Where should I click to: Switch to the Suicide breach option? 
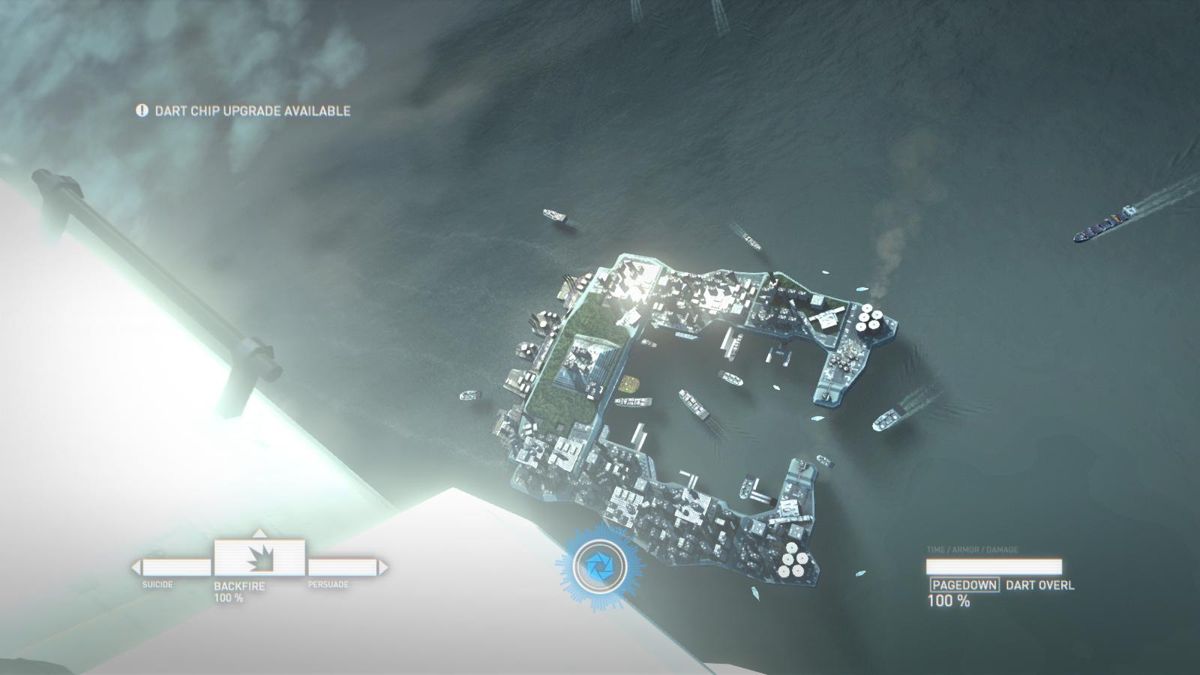(x=170, y=568)
